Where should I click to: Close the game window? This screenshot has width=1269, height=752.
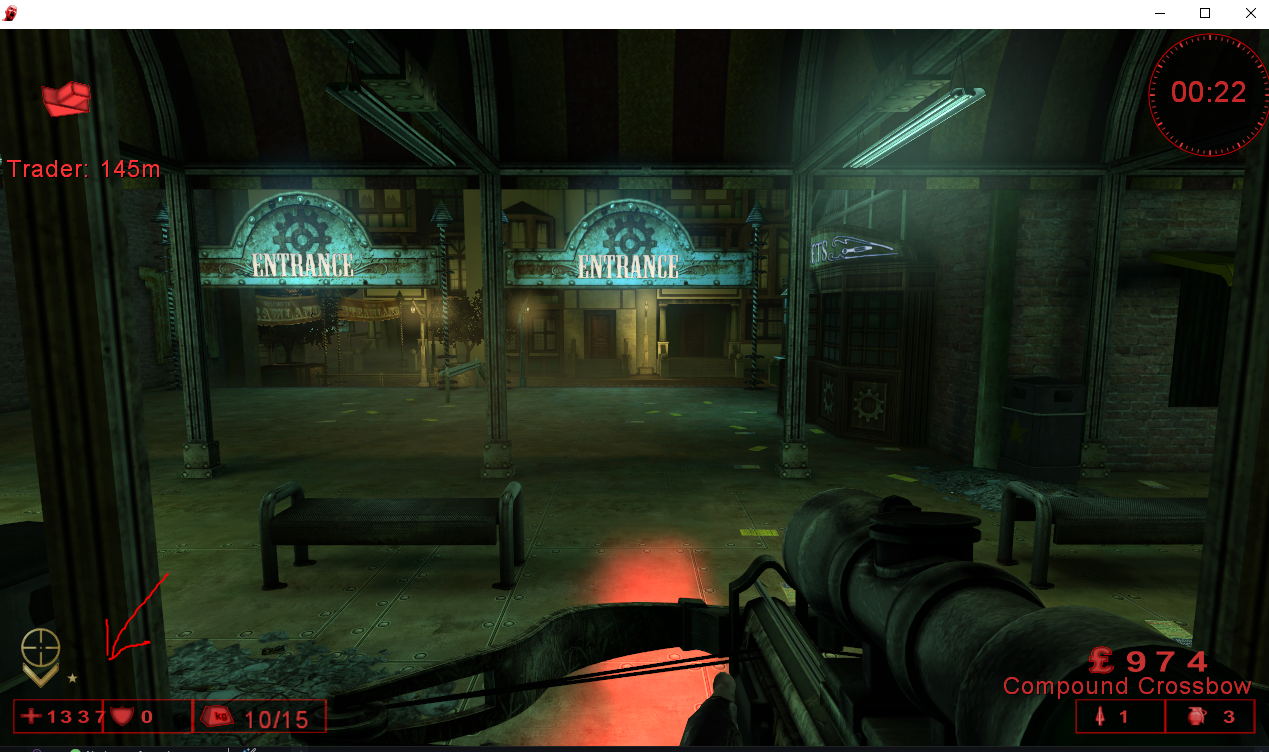[1251, 14]
